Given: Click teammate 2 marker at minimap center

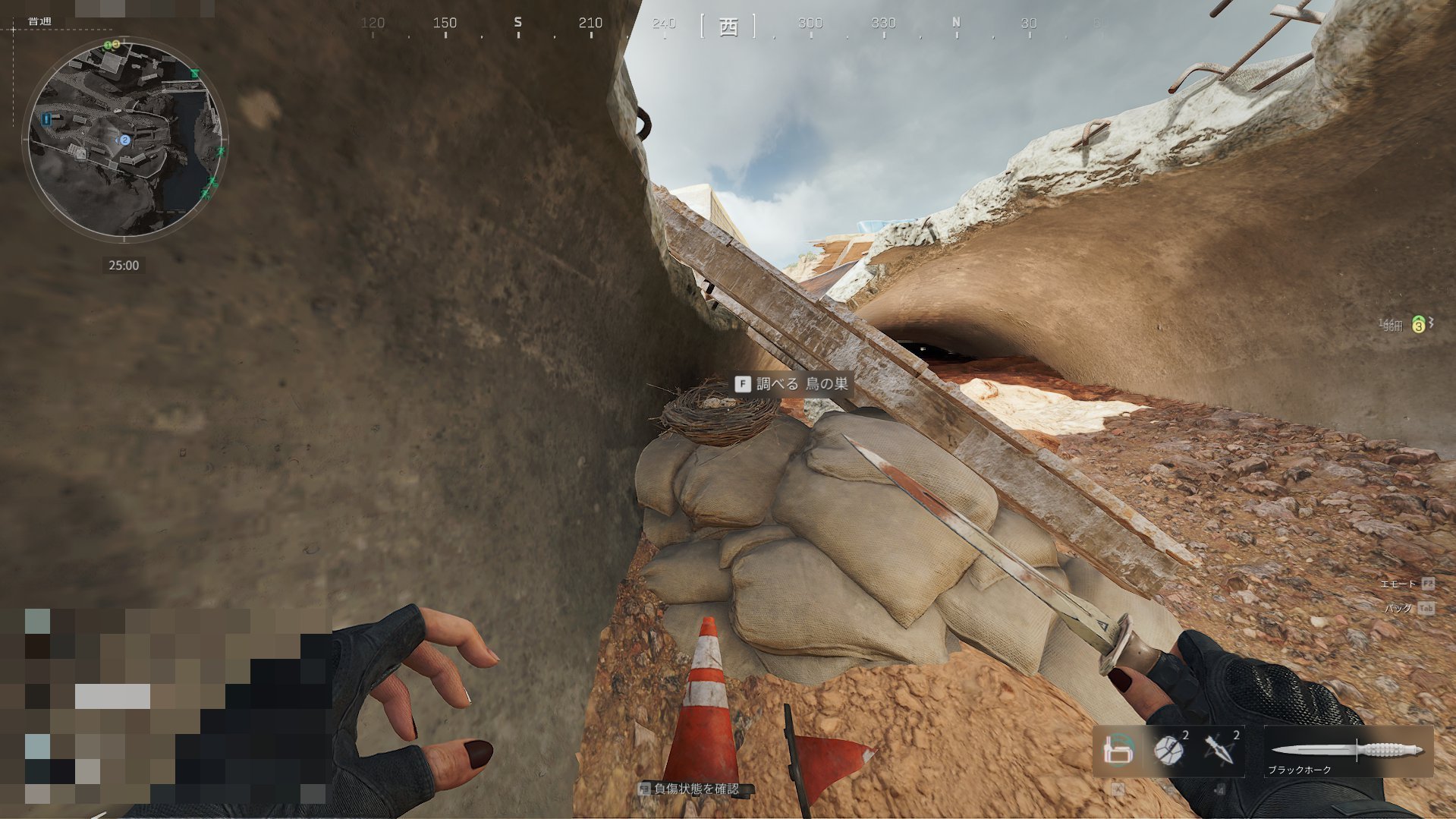Looking at the screenshot, I should click(124, 139).
